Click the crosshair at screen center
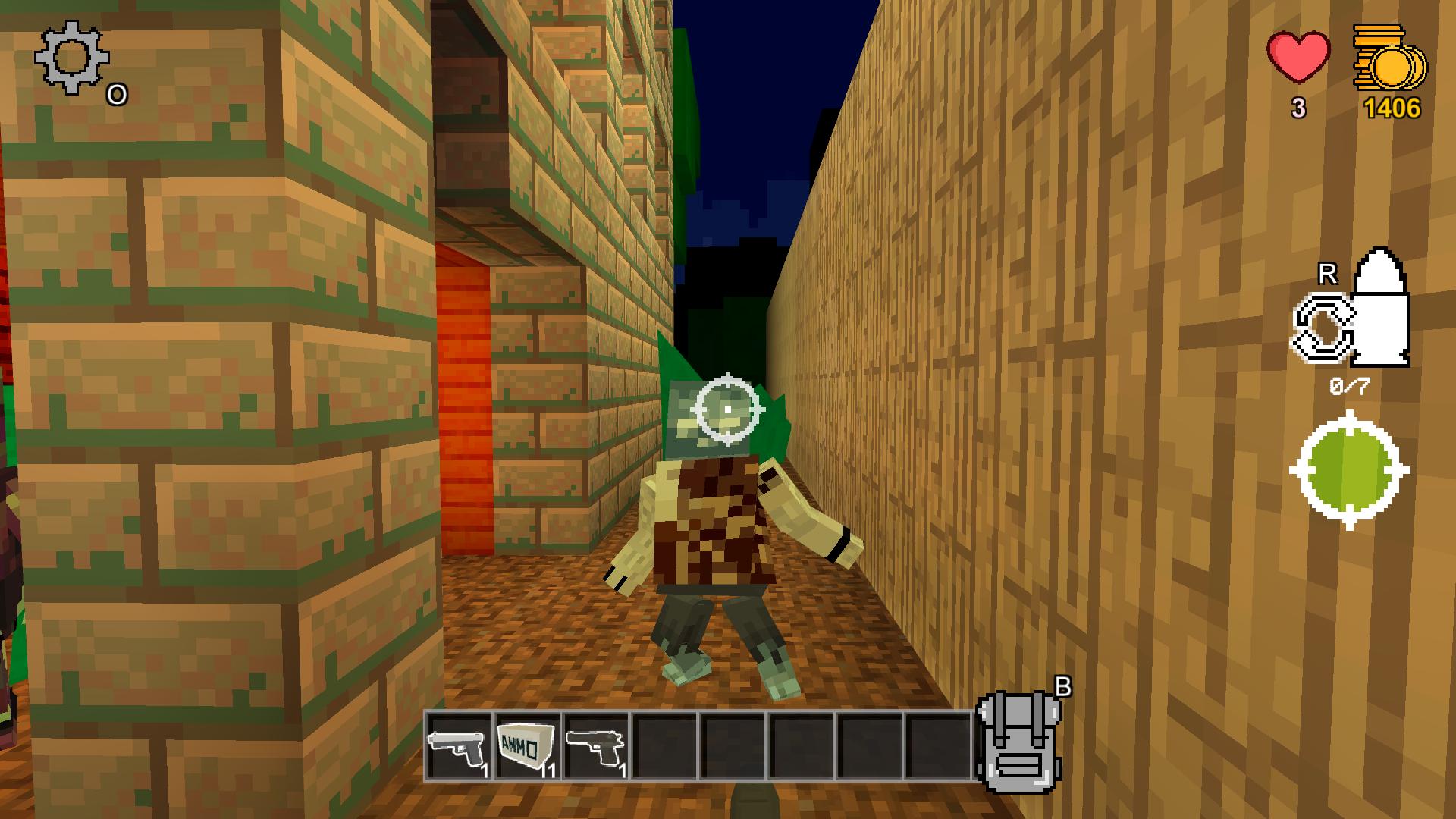The height and width of the screenshot is (819, 1456). (x=728, y=409)
